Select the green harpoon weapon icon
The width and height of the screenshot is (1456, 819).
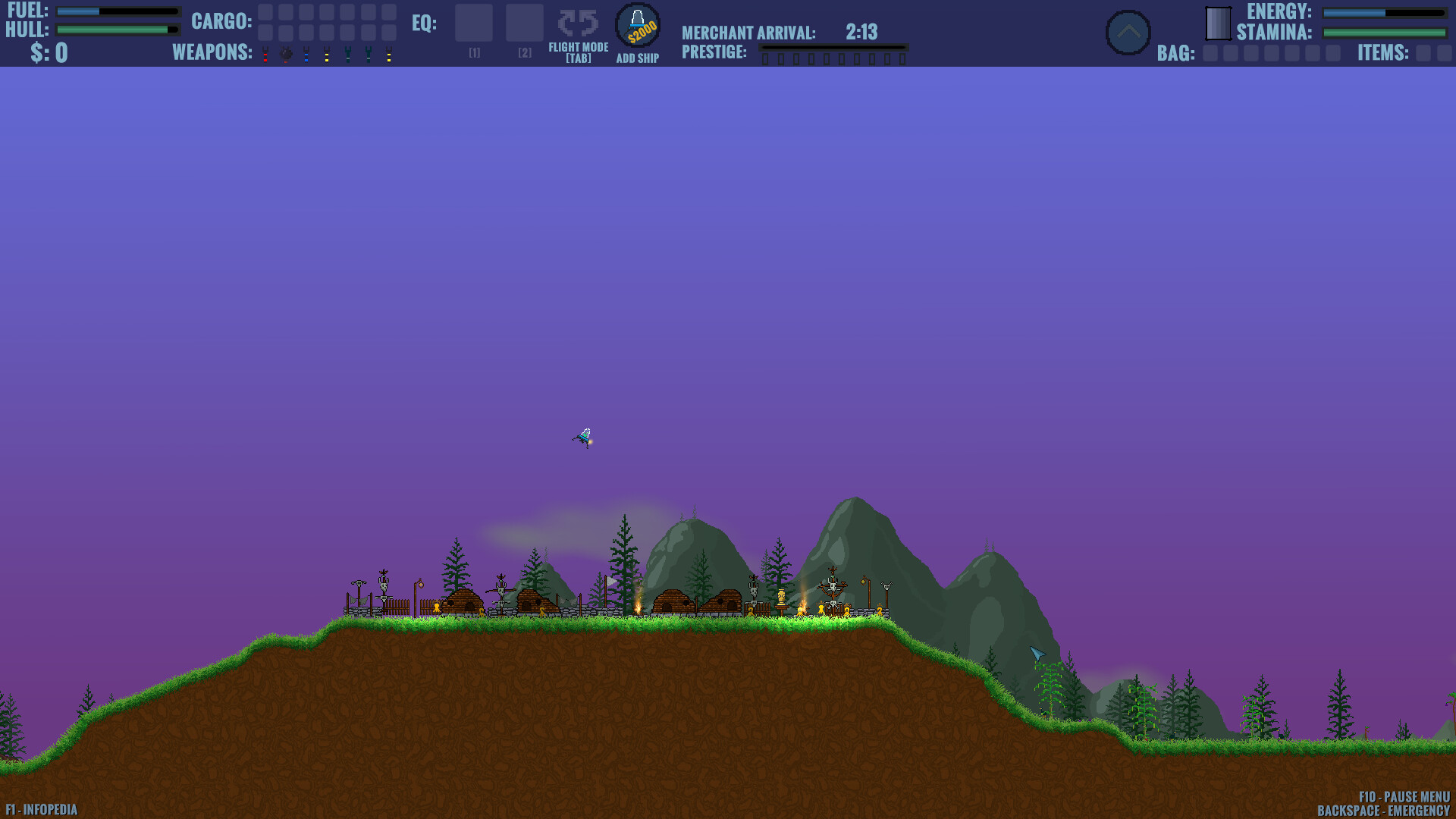[x=348, y=55]
